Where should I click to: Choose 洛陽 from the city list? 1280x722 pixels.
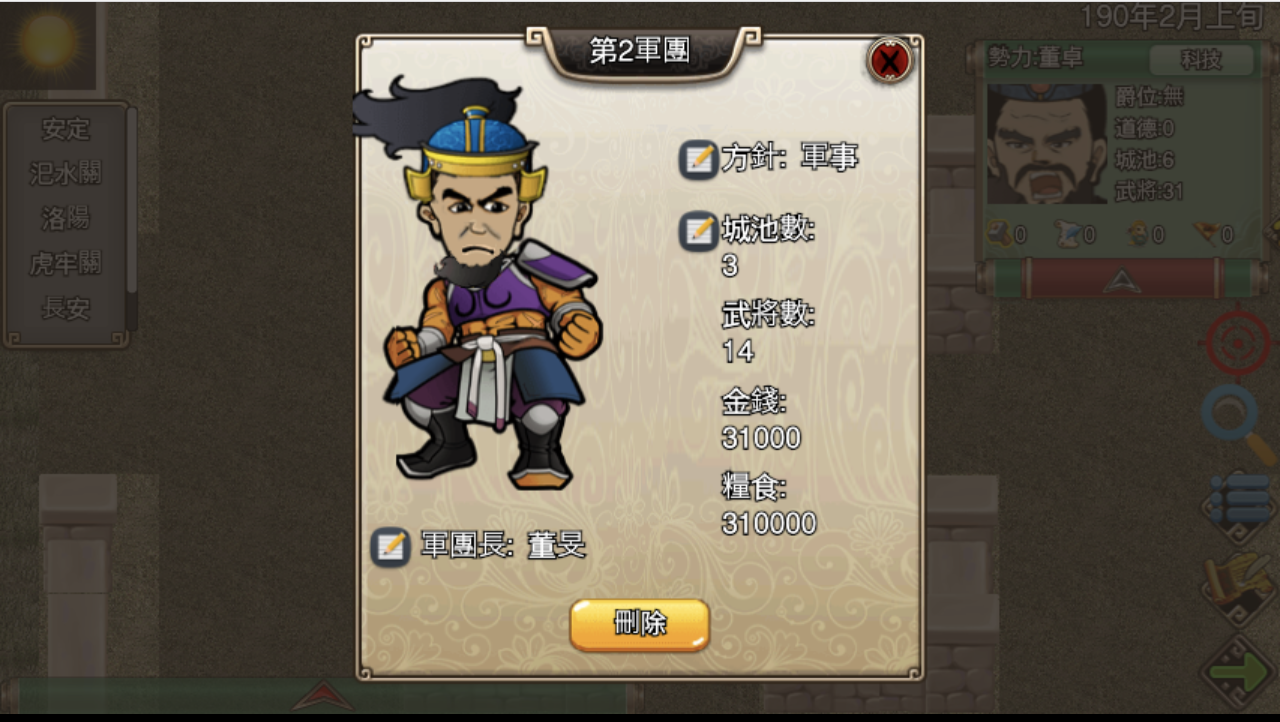click(66, 218)
